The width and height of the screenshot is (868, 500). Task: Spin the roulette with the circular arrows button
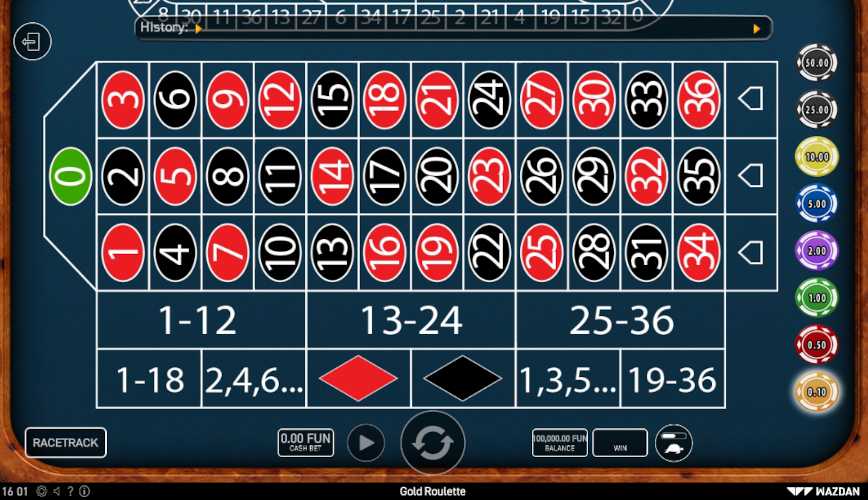click(x=433, y=442)
